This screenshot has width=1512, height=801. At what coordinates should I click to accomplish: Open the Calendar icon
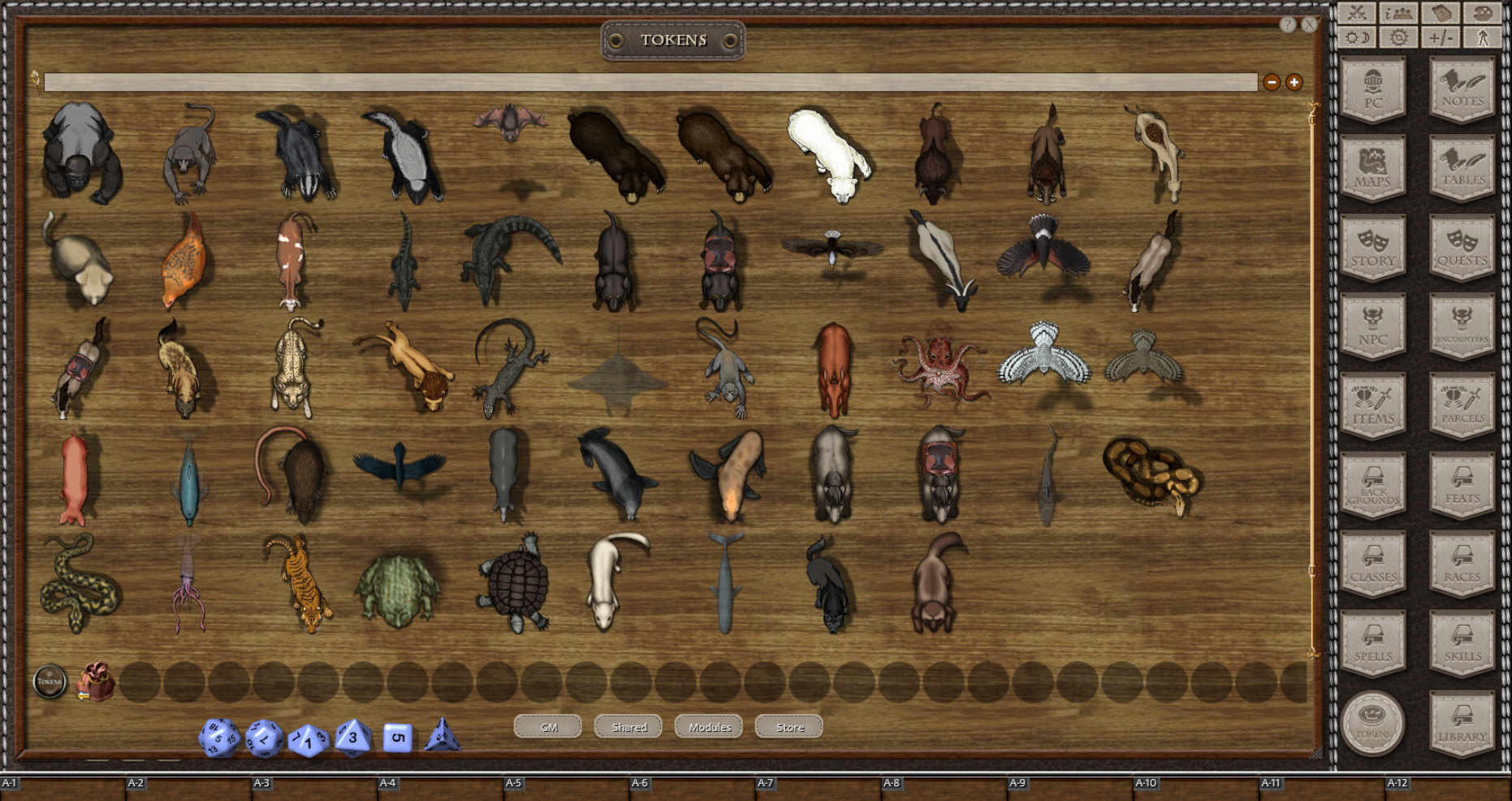click(1441, 13)
